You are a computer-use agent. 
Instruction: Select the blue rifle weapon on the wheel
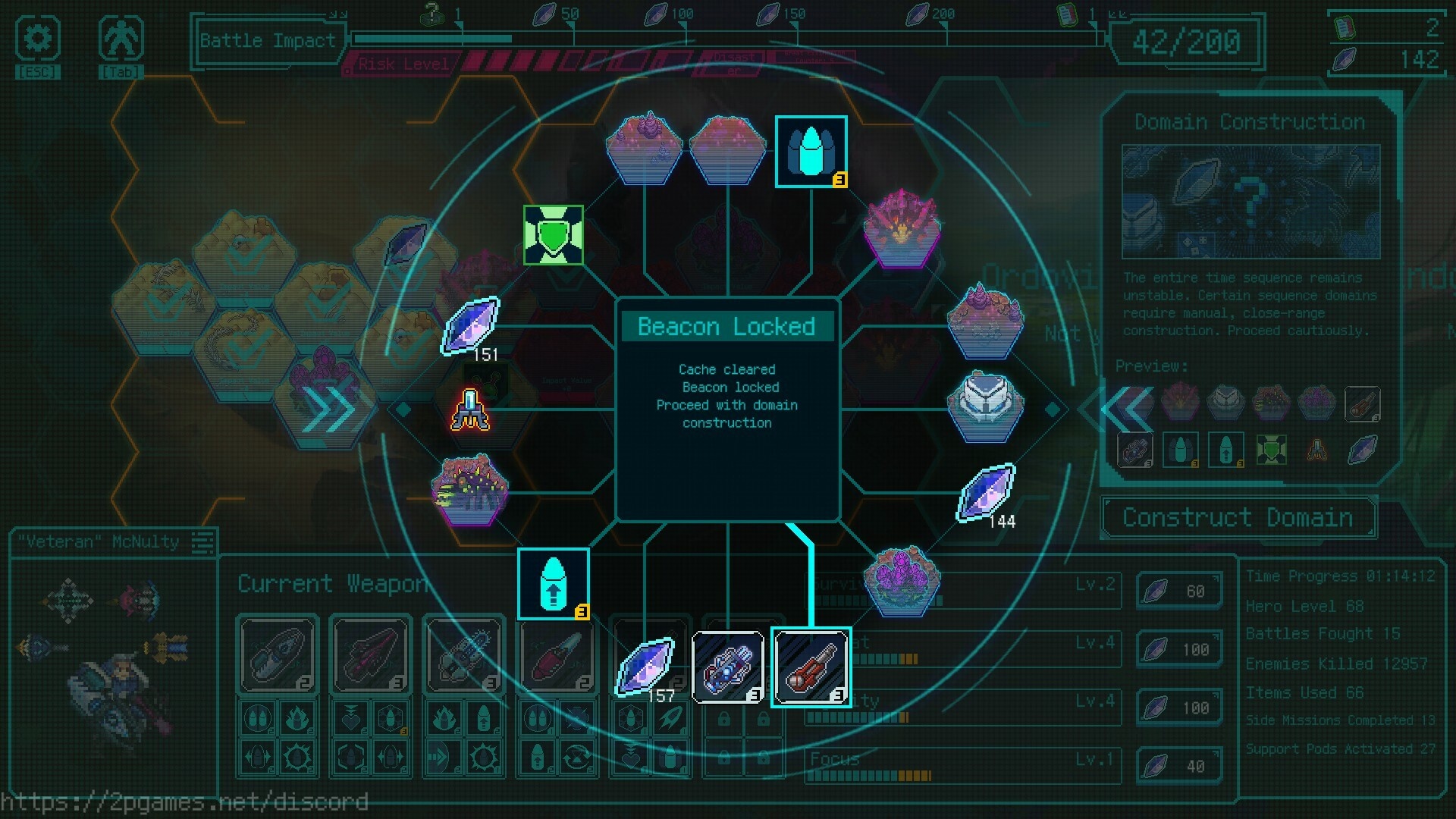click(x=727, y=667)
